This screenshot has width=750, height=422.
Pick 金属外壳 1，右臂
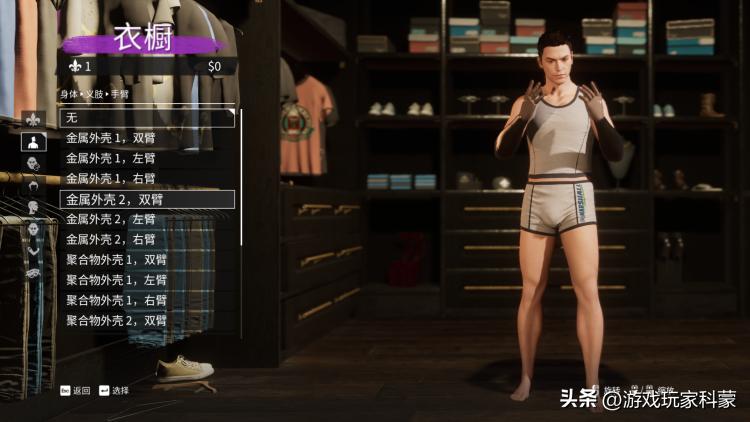[x=147, y=178]
